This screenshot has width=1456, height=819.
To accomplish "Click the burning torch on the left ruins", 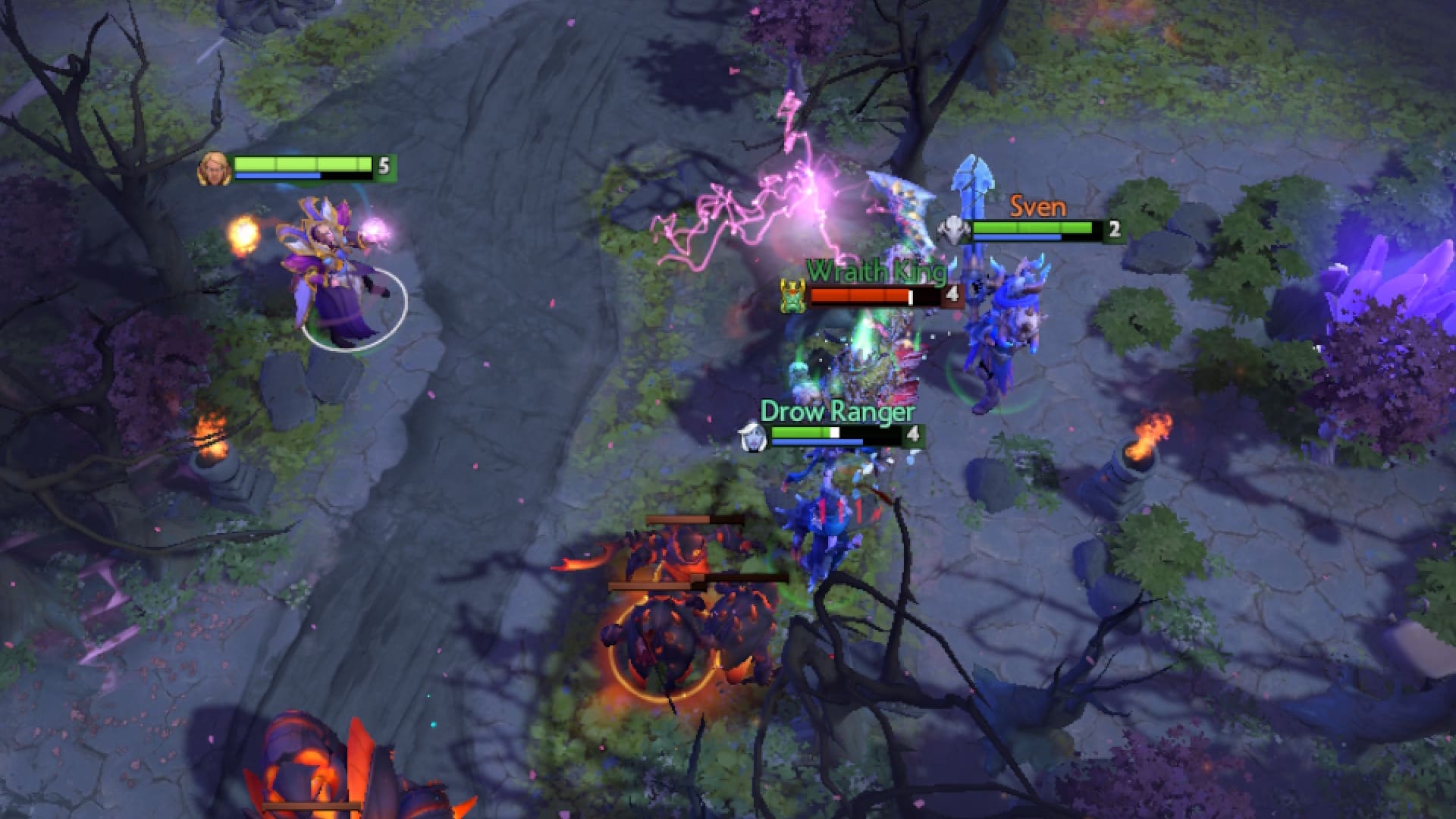I will 212,440.
